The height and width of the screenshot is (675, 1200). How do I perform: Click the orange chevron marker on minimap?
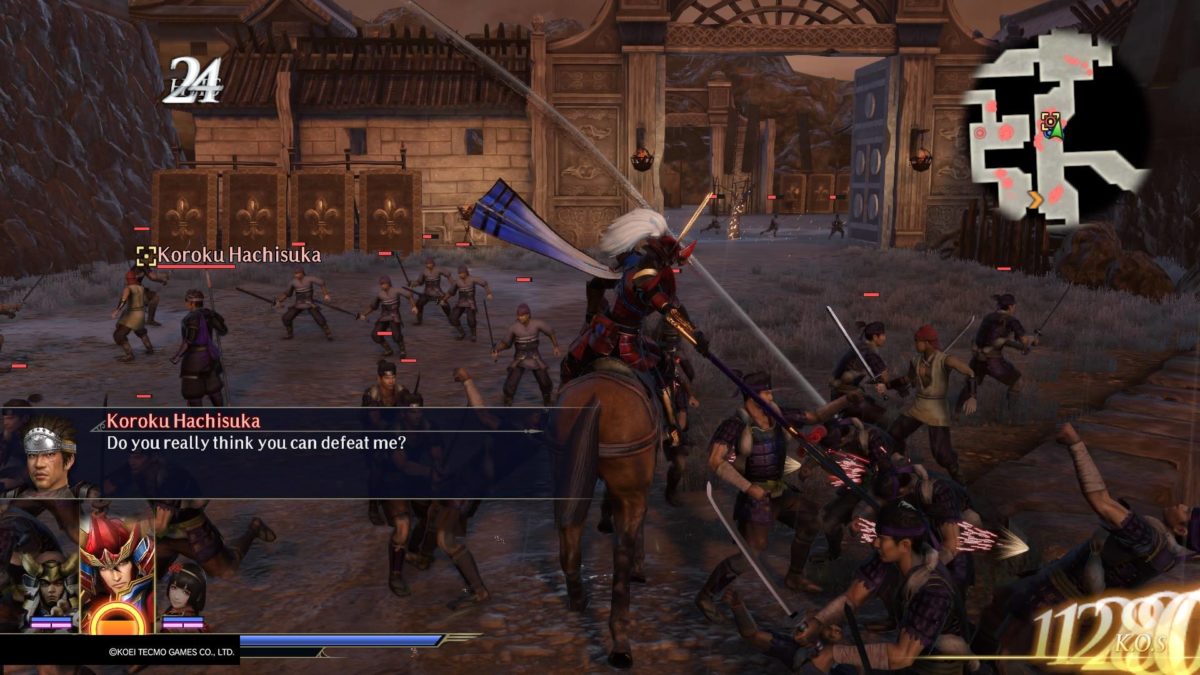[1036, 200]
